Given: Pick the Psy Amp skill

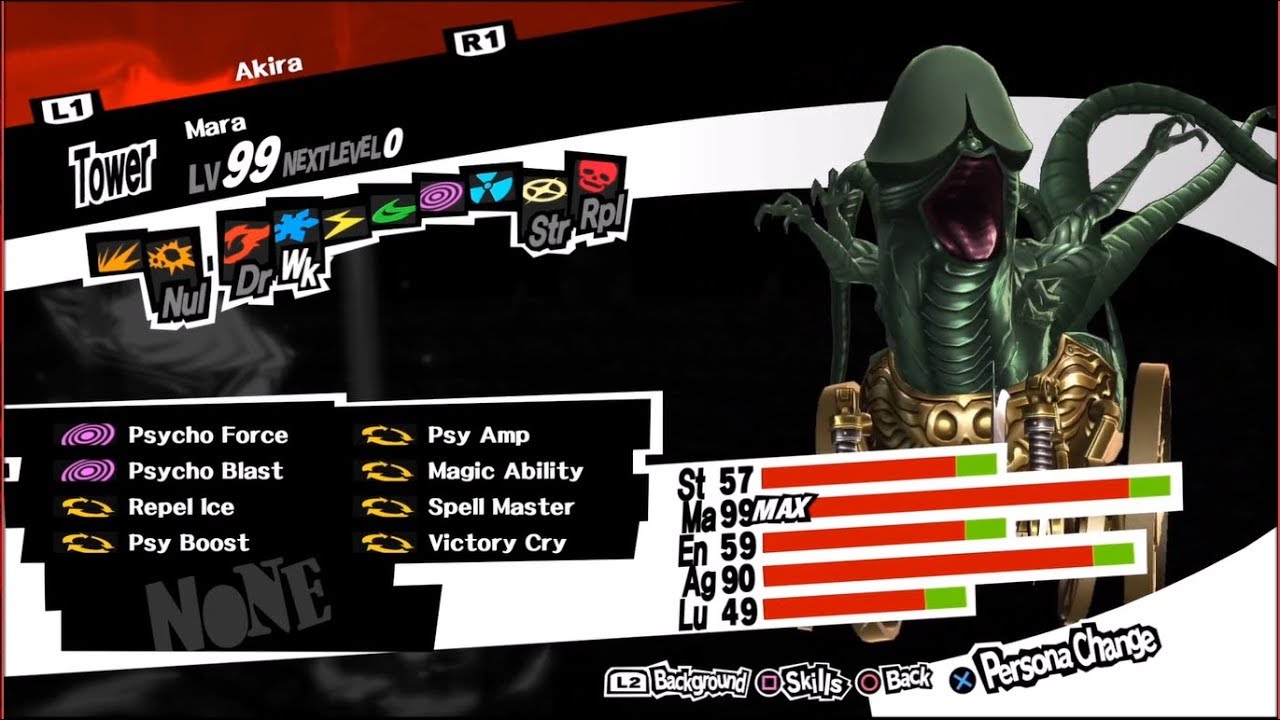Looking at the screenshot, I should coord(478,436).
